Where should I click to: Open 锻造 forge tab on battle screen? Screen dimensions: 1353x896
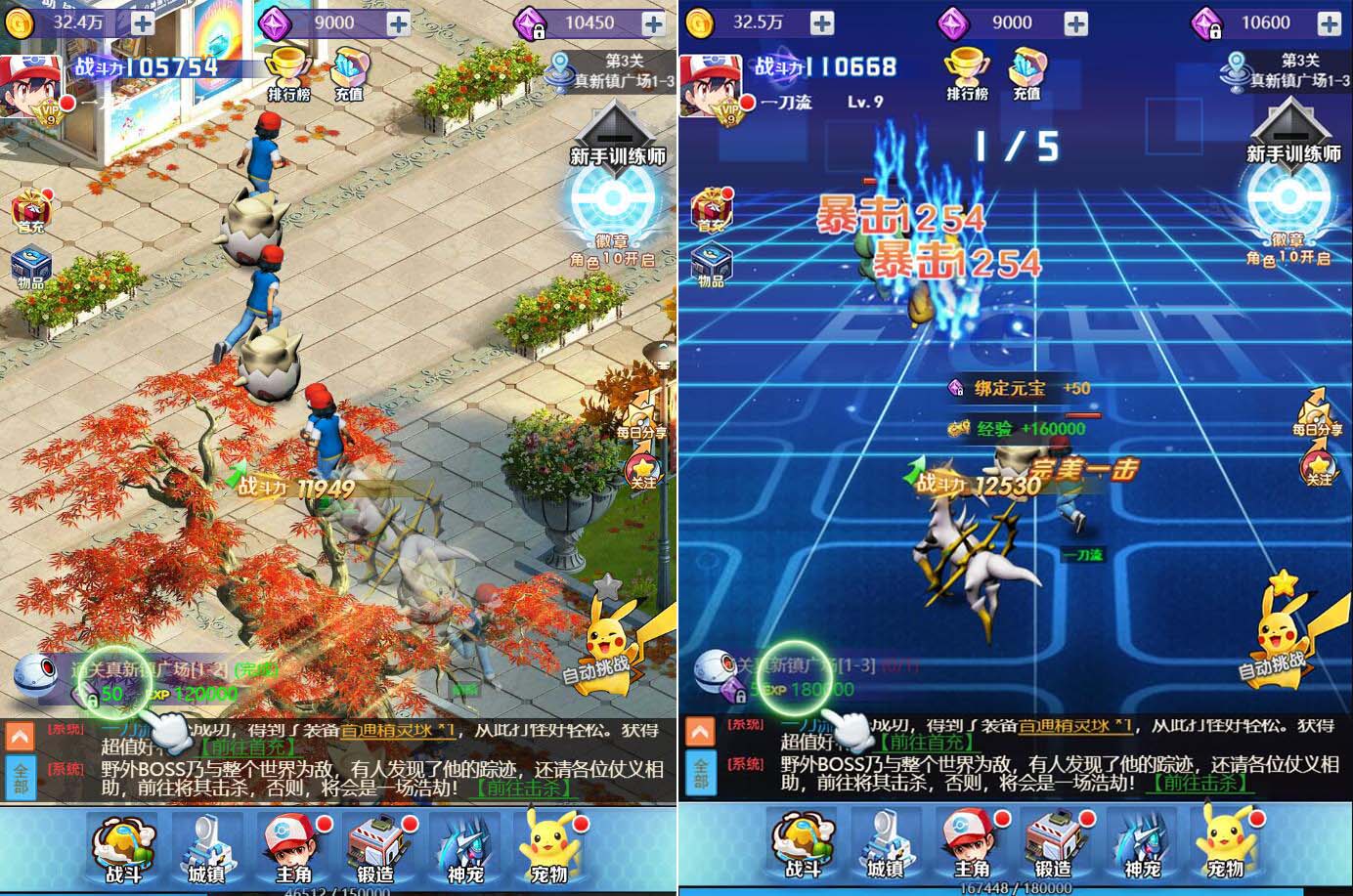pos(1053,845)
